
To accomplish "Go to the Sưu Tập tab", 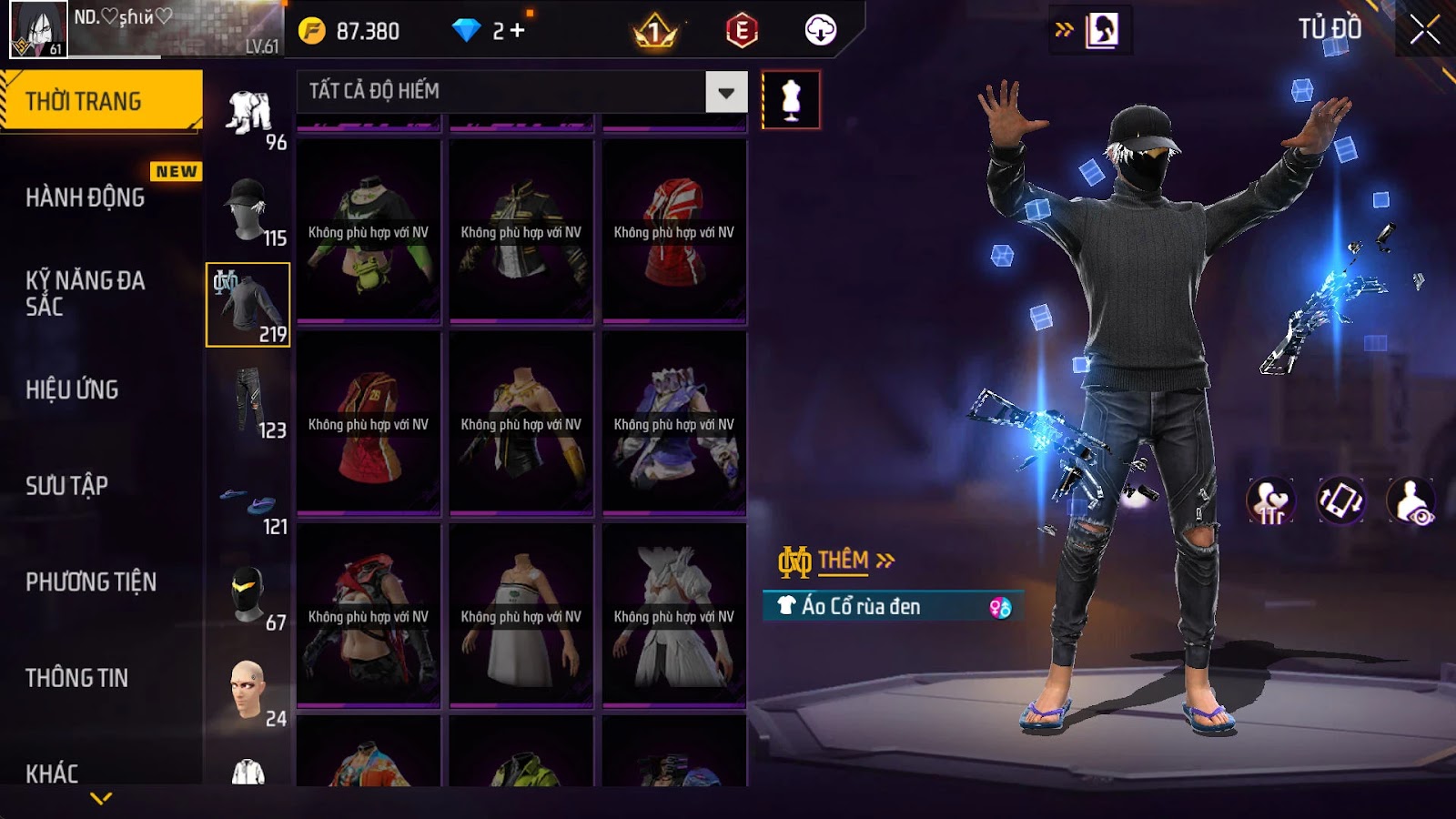I will pos(67,486).
